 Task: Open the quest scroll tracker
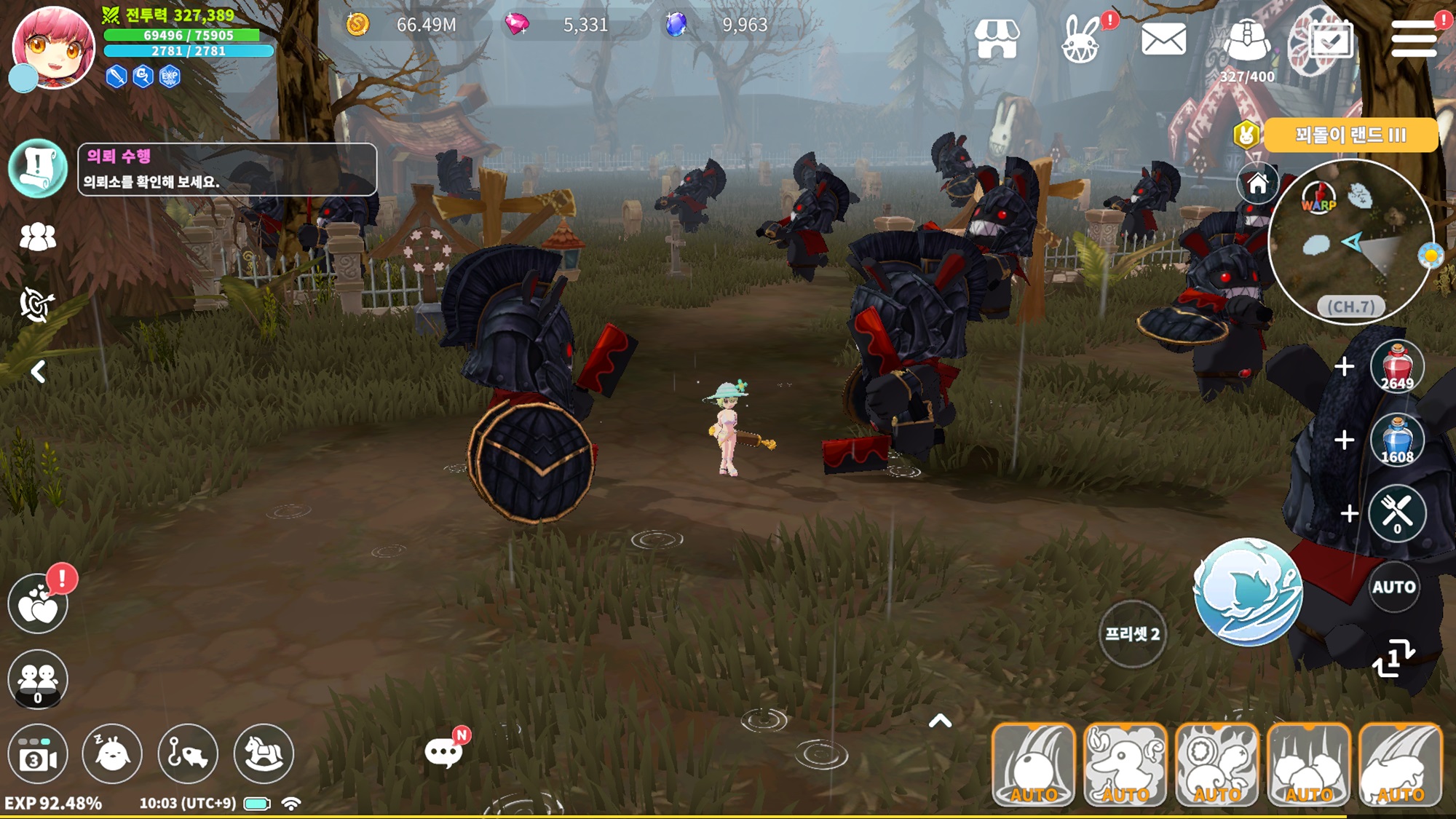coord(38,168)
